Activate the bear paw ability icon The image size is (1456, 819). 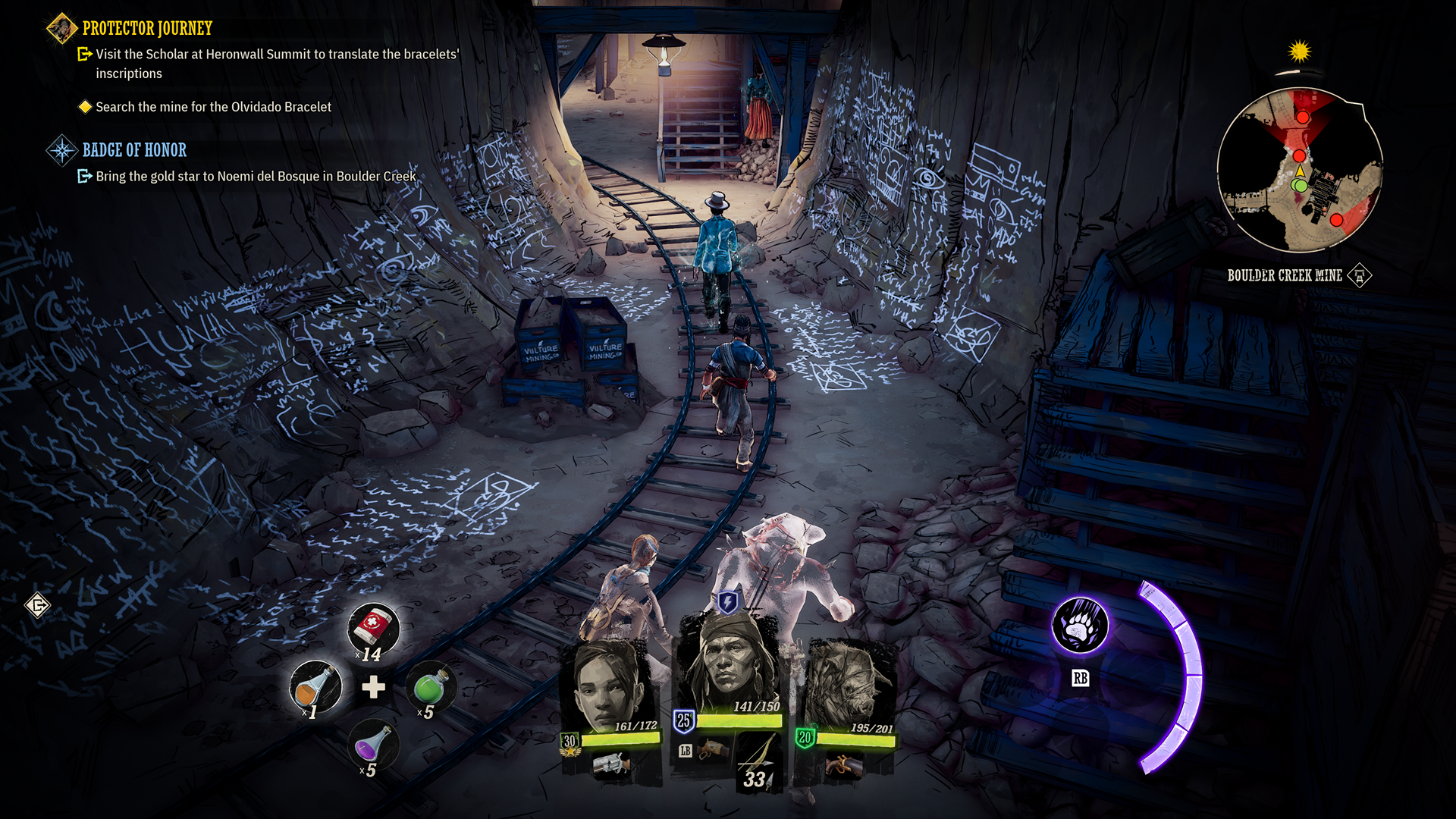(x=1080, y=626)
